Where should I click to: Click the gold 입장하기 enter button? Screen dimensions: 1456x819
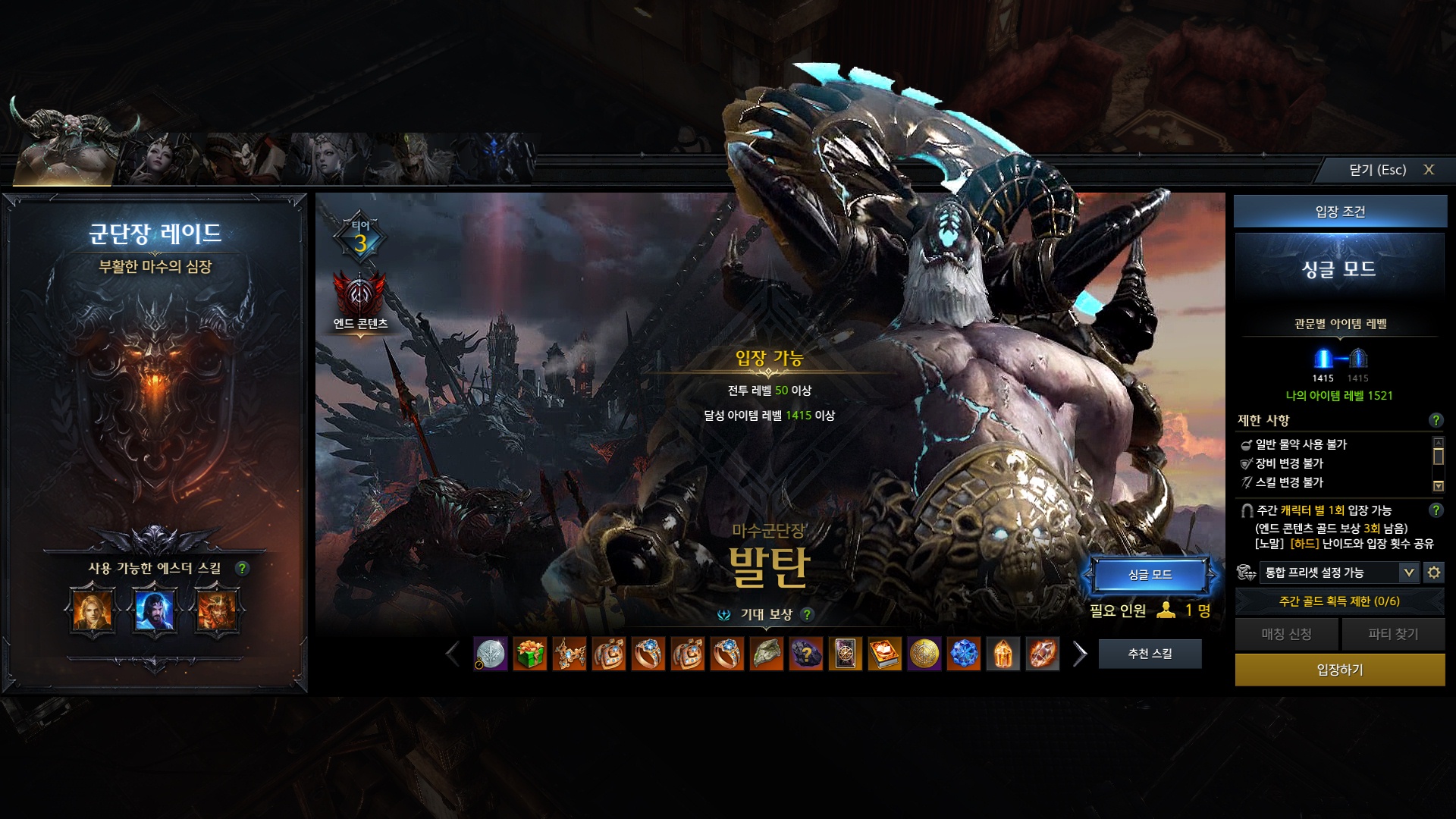coord(1339,670)
